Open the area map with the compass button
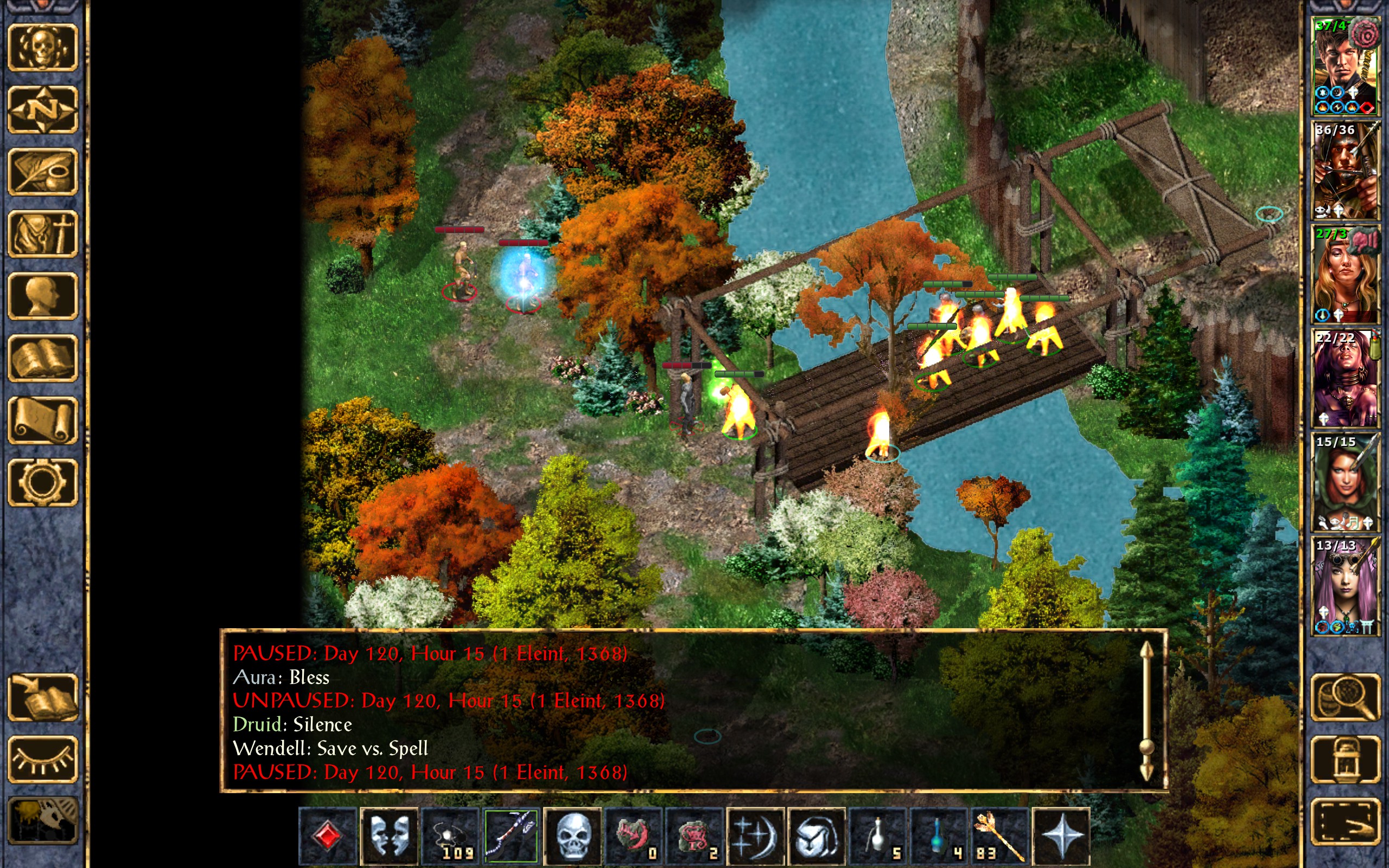 click(42, 109)
